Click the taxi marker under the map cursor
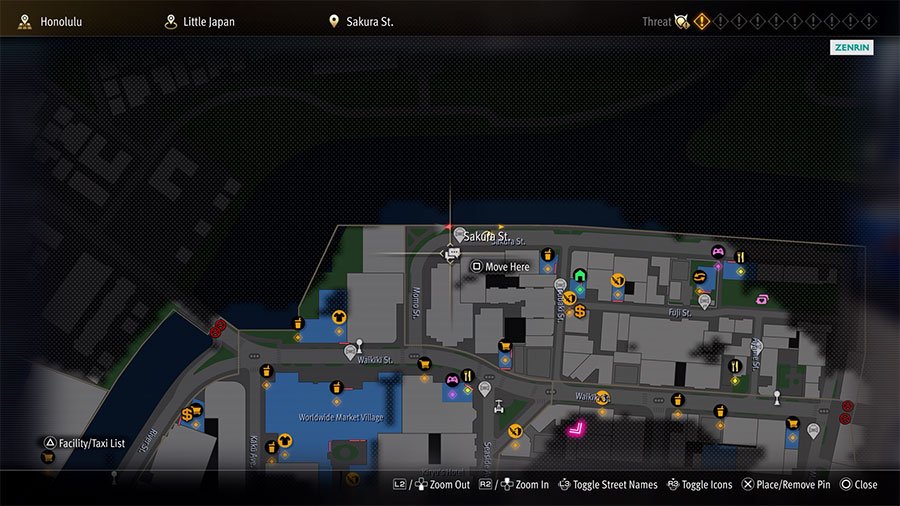This screenshot has width=900, height=506. (x=451, y=256)
